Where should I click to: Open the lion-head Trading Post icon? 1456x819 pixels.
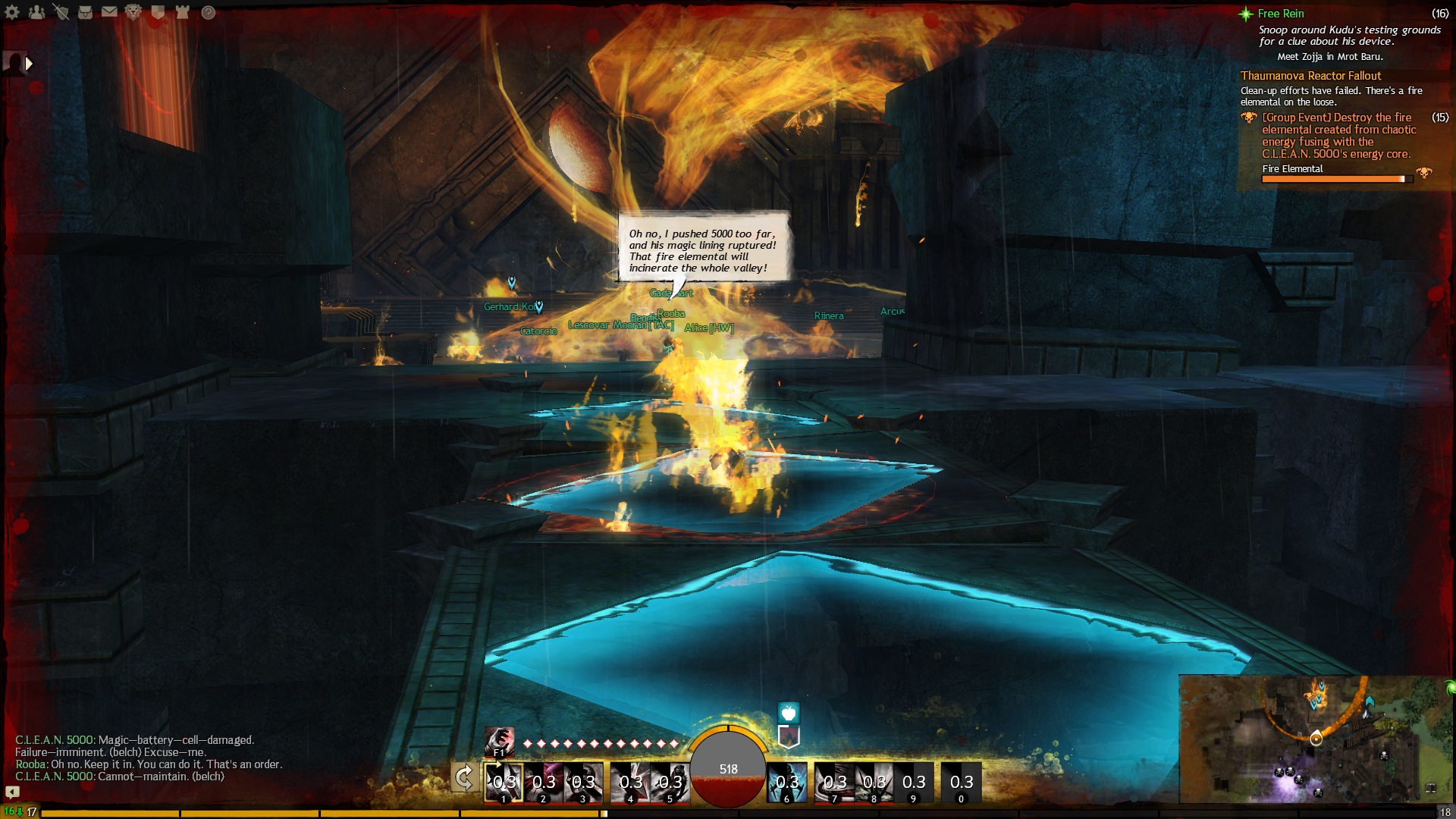[x=133, y=12]
